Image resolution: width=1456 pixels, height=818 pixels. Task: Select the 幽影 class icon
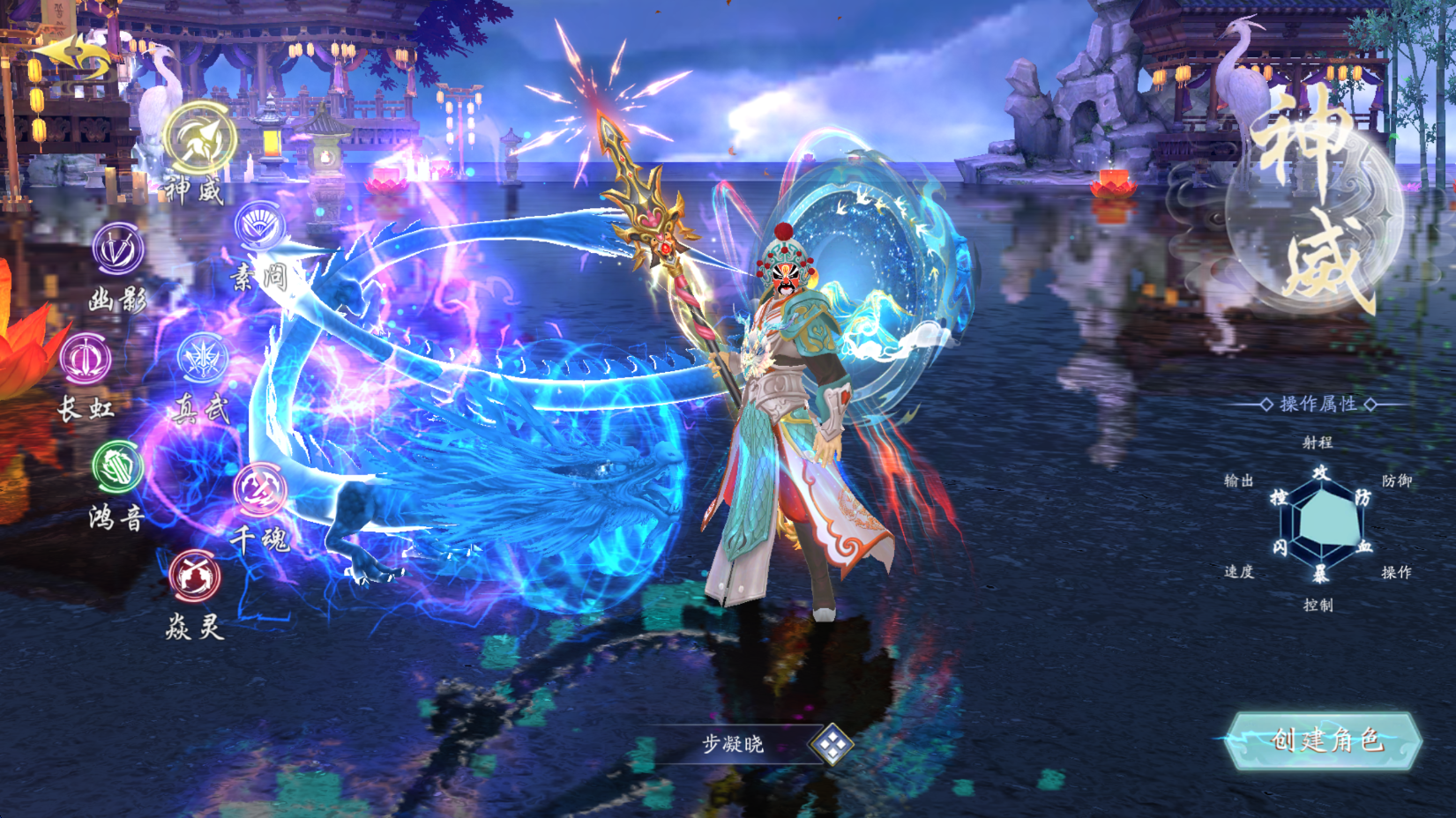(x=118, y=249)
